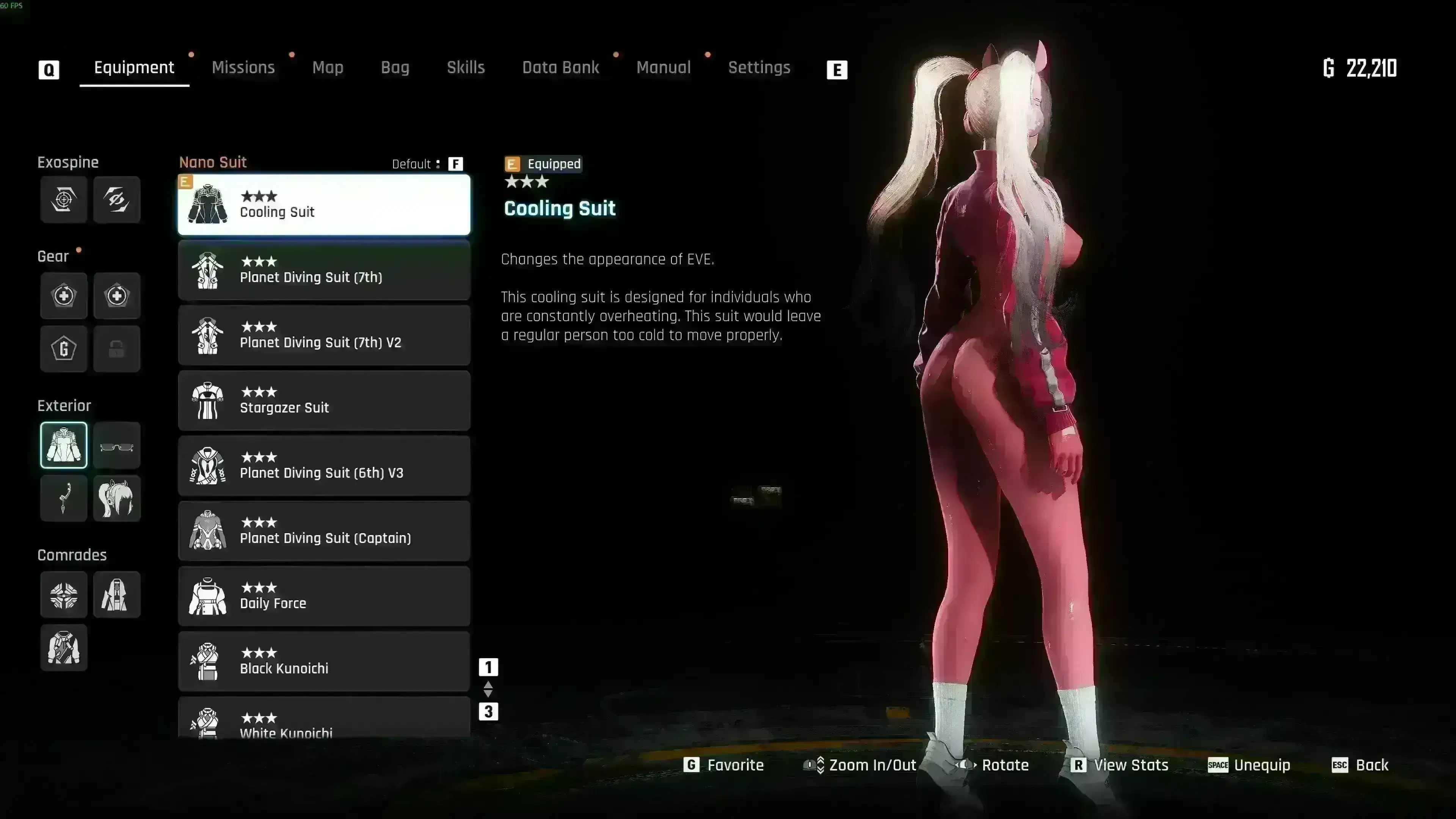The image size is (1456, 819).
Task: Click the locked gear slot
Action: [x=117, y=349]
